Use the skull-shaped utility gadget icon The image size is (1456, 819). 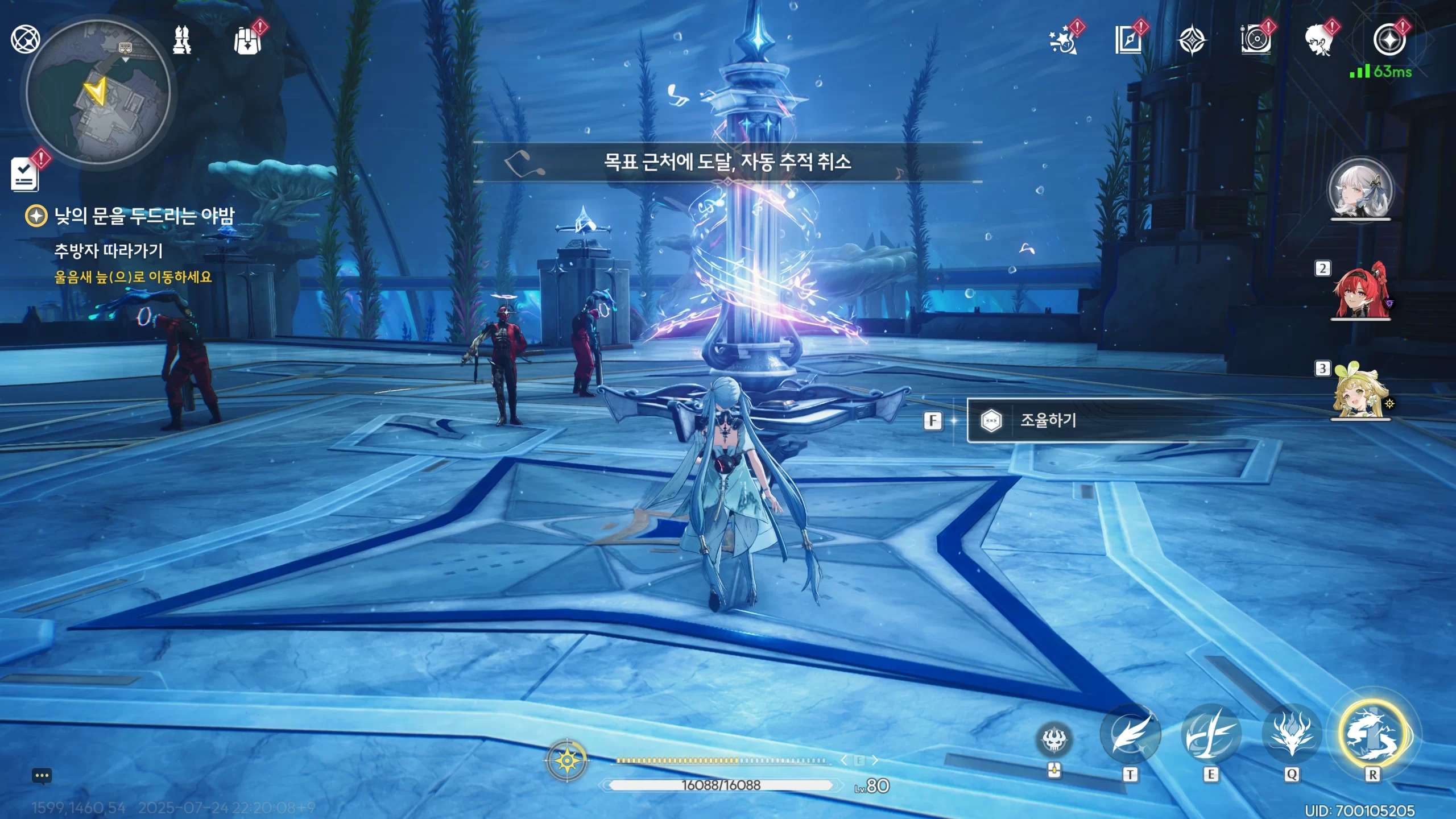pos(1054,739)
